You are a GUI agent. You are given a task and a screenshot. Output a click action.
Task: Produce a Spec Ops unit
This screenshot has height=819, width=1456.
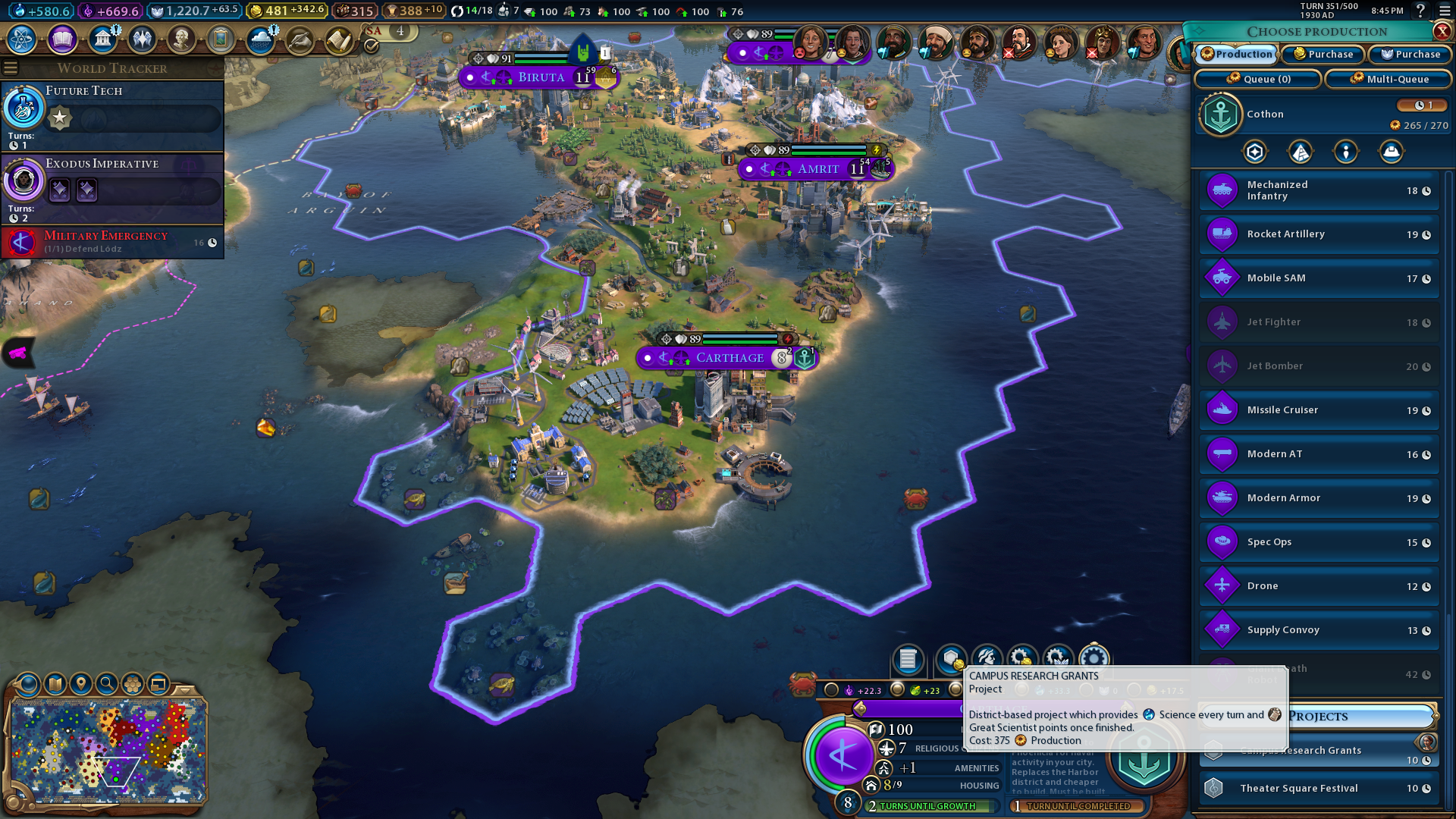coord(1319,542)
